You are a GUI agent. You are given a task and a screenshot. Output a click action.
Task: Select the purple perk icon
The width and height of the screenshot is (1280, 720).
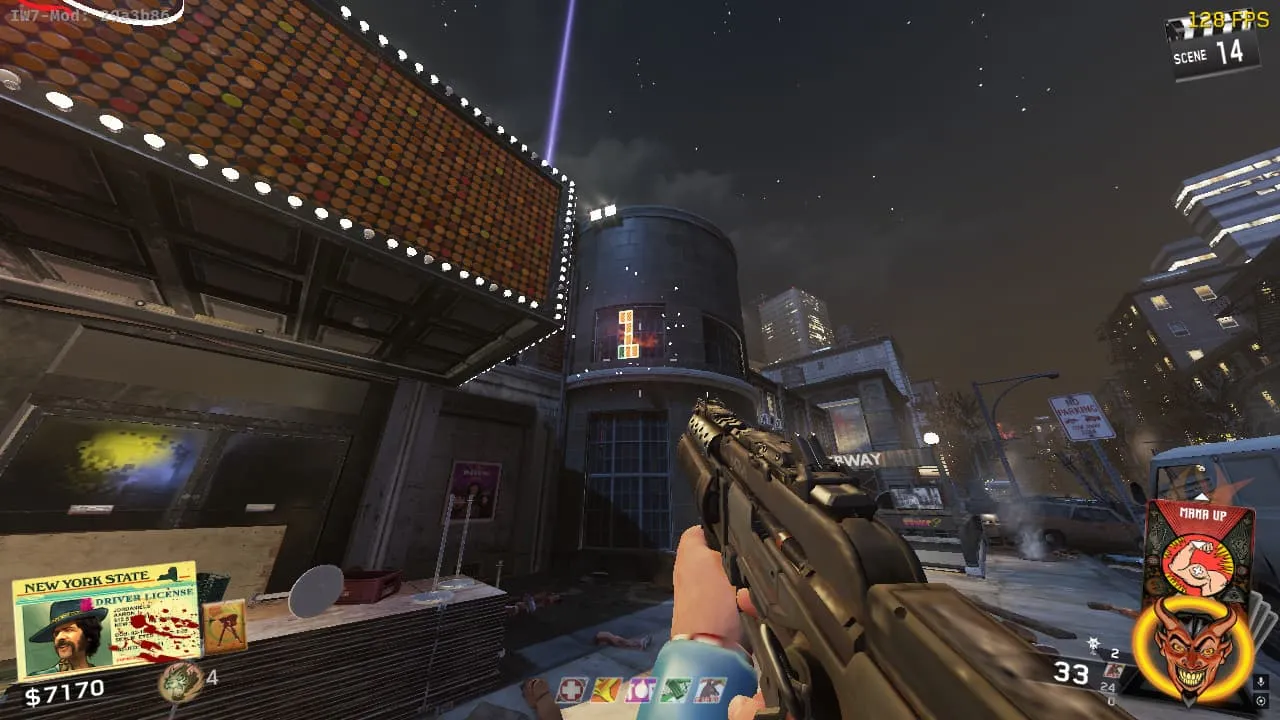[640, 690]
